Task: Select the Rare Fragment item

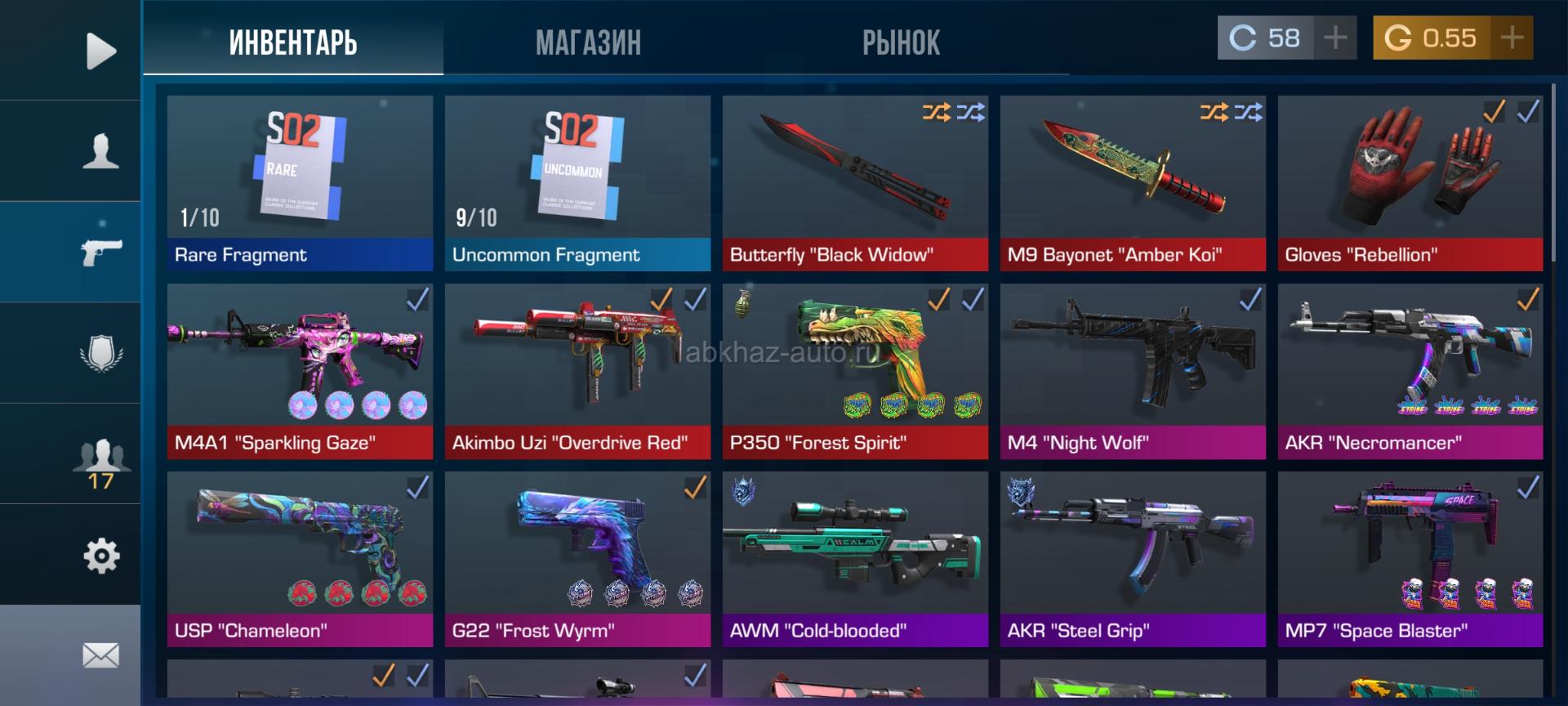Action: tap(300, 183)
